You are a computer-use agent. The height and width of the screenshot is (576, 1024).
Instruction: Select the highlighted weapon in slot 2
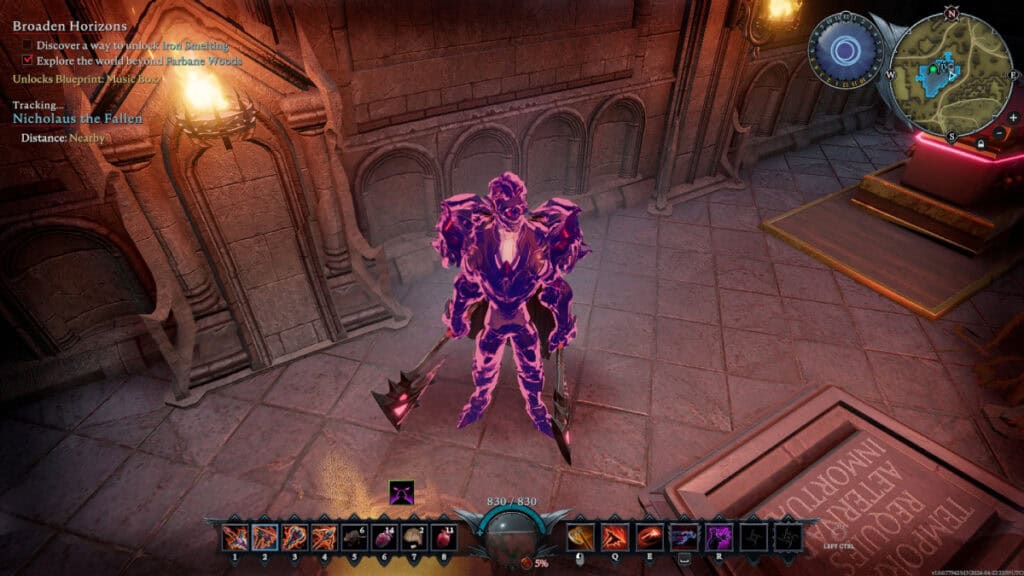[265, 538]
